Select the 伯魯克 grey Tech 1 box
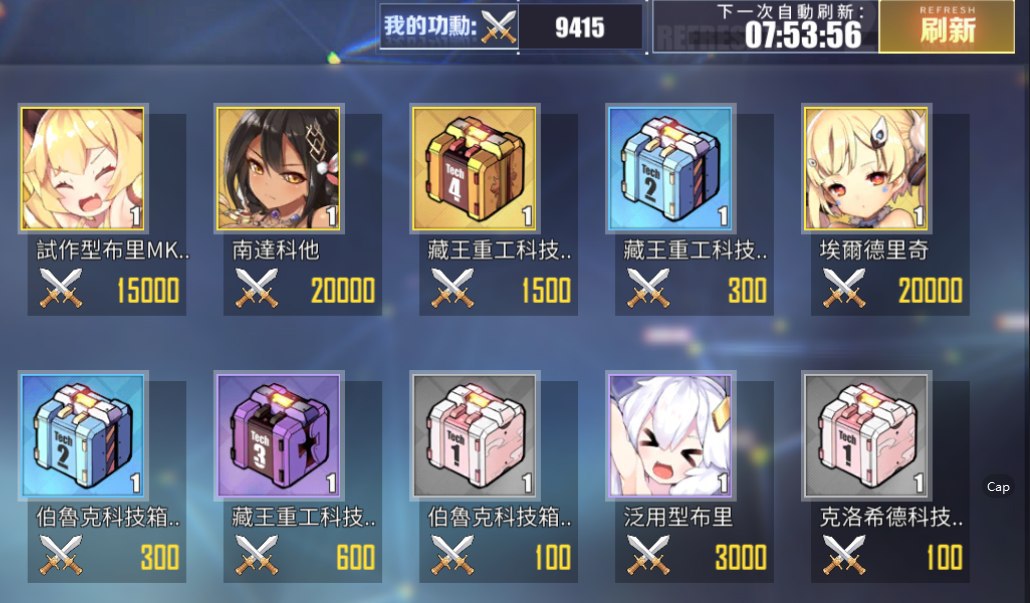 [x=474, y=436]
